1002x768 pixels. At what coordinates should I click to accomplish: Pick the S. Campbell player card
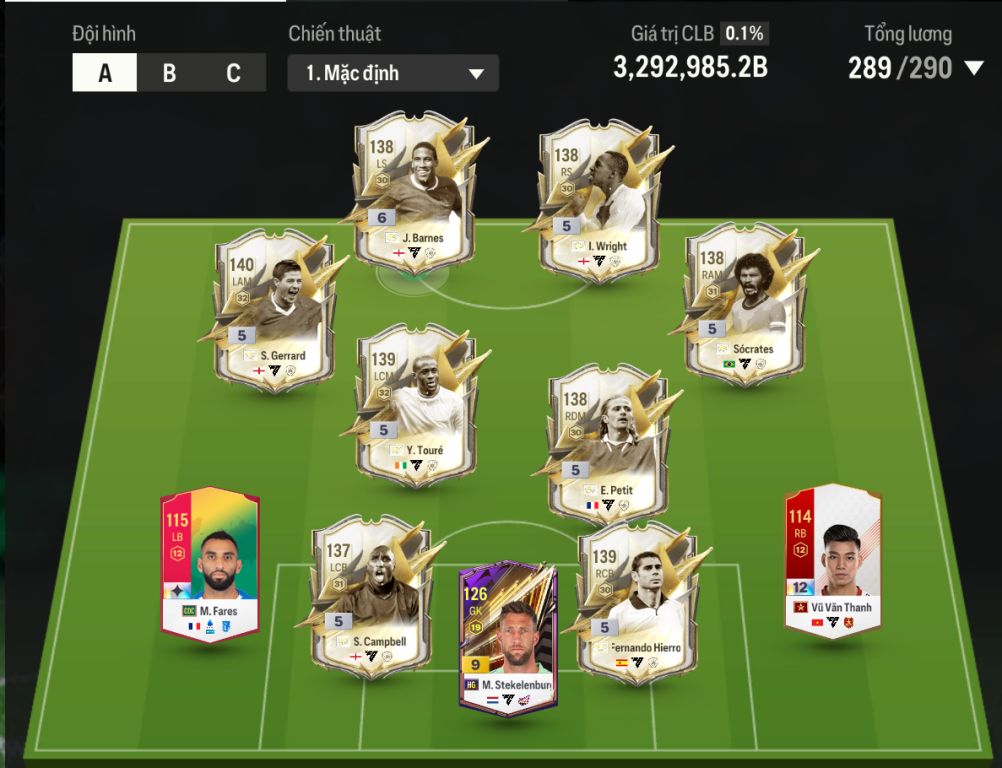pyautogui.click(x=370, y=596)
